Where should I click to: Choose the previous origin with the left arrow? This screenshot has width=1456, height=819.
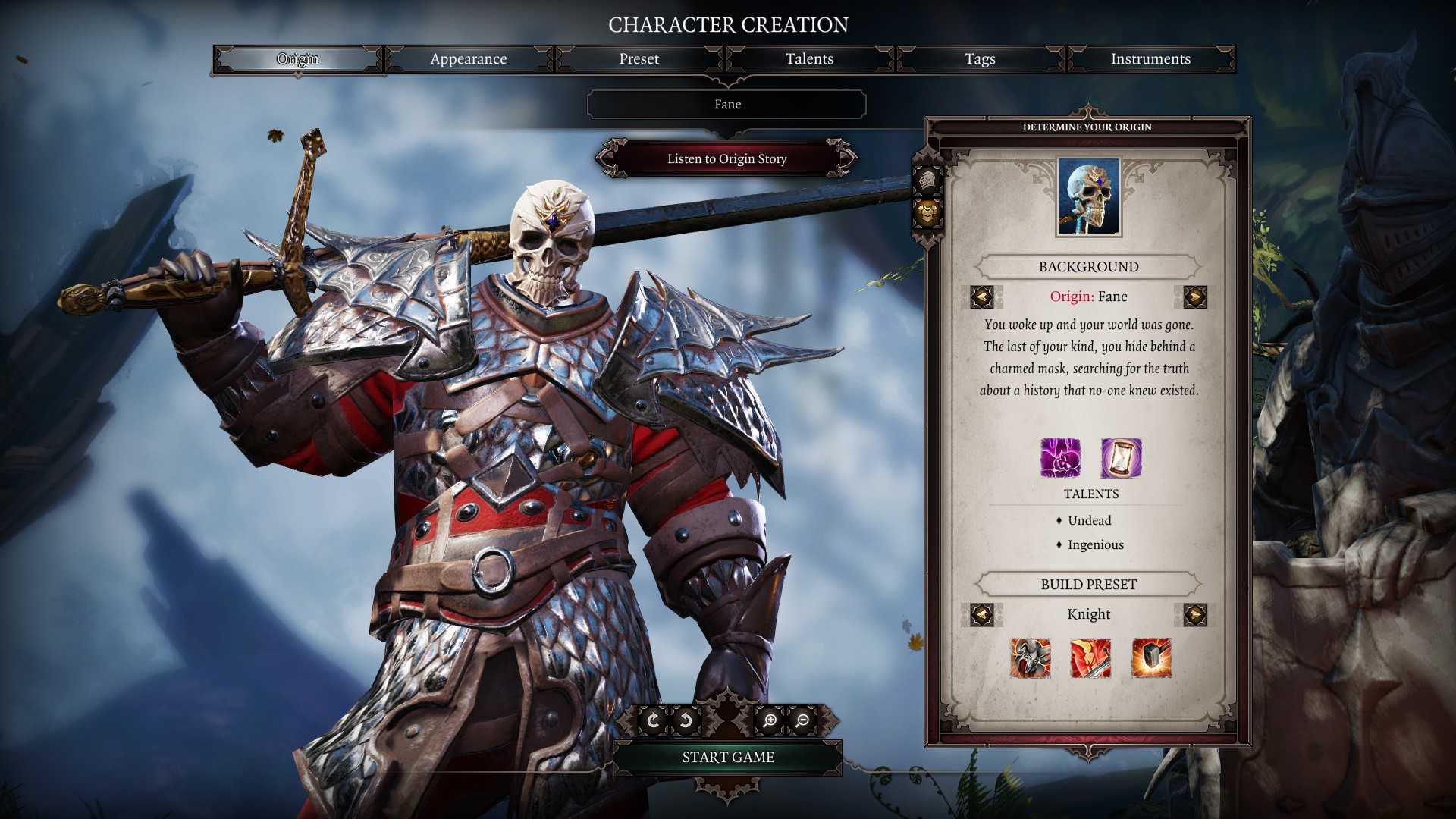(x=982, y=297)
